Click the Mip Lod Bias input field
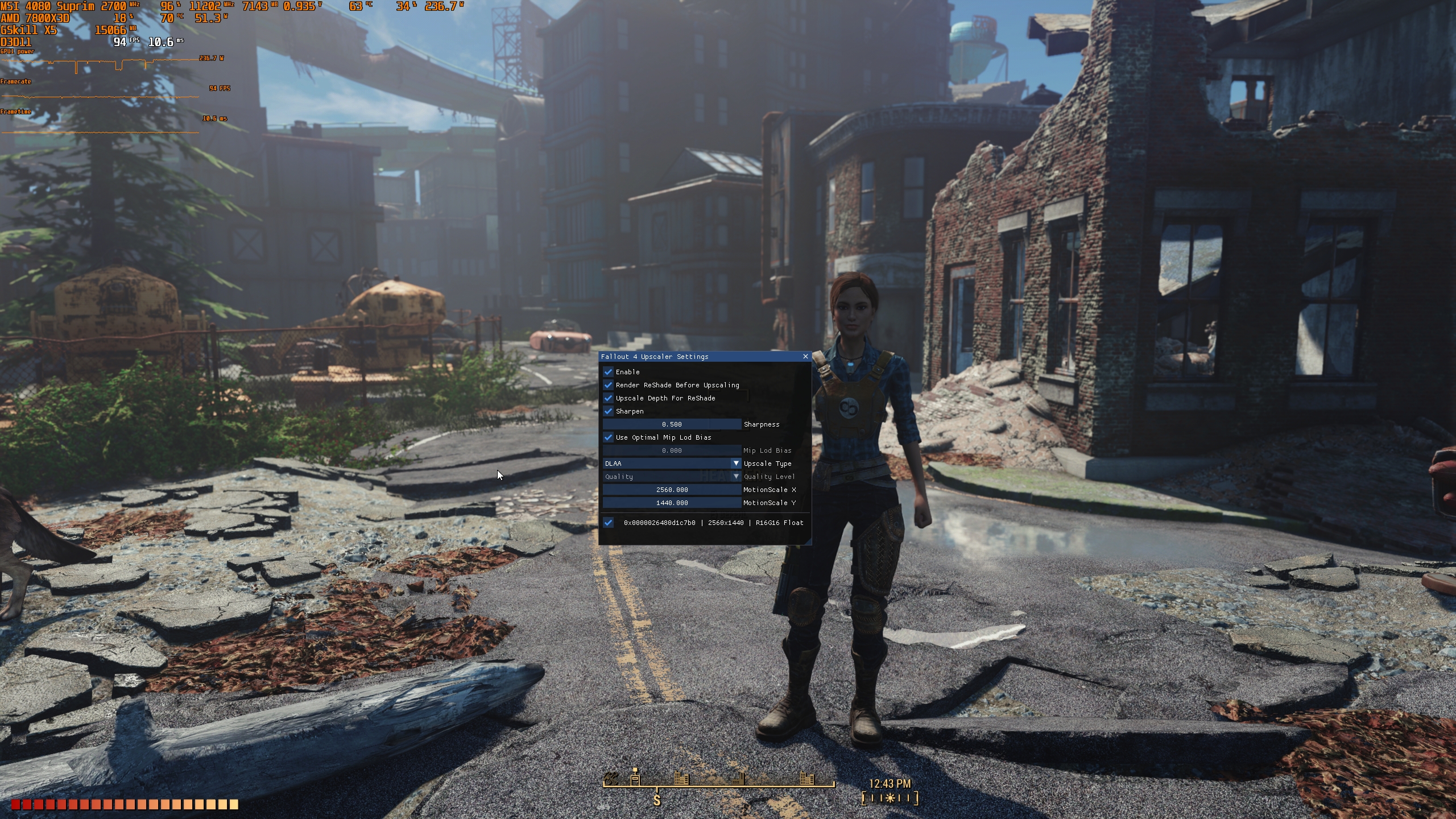Viewport: 1456px width, 819px height. click(x=673, y=450)
